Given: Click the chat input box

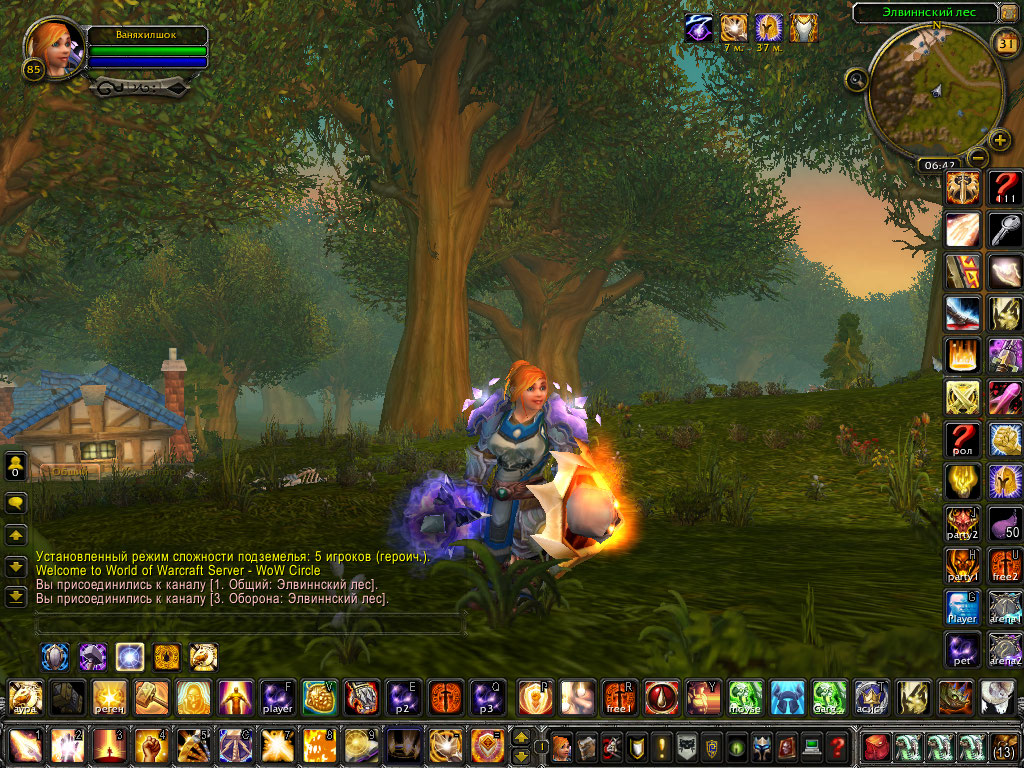Looking at the screenshot, I should pyautogui.click(x=250, y=626).
